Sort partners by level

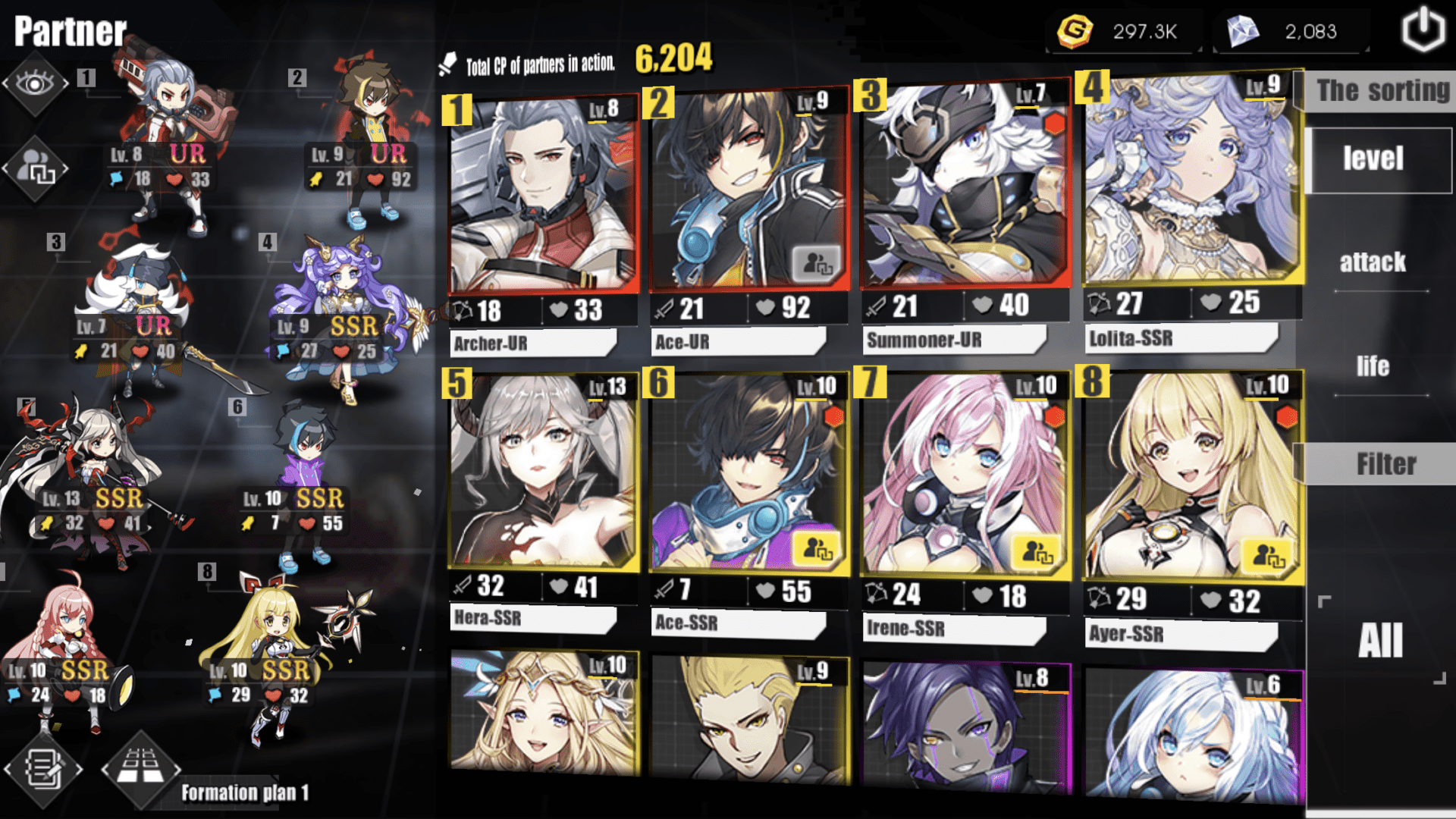(x=1373, y=159)
